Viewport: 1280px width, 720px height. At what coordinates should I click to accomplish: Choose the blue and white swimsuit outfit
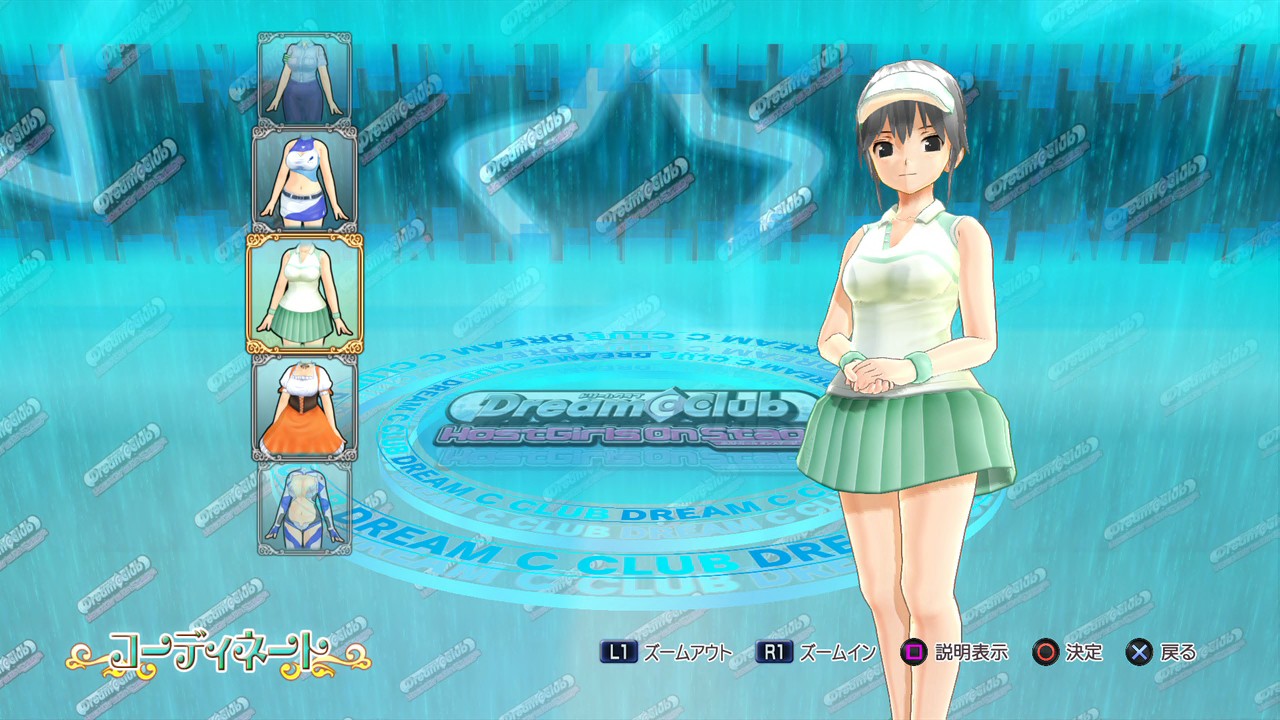pyautogui.click(x=305, y=508)
